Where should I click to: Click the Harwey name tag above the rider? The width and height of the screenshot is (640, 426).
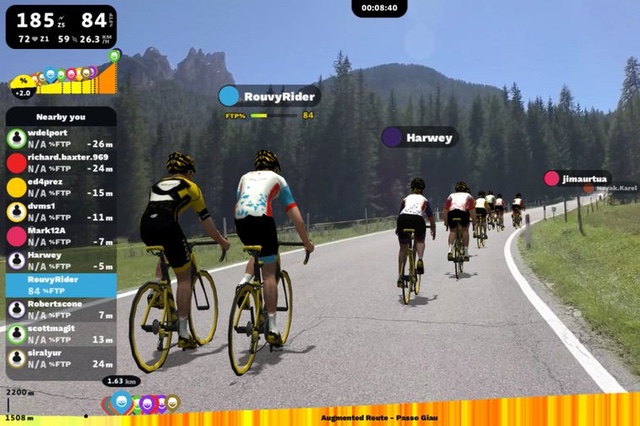pyautogui.click(x=420, y=137)
